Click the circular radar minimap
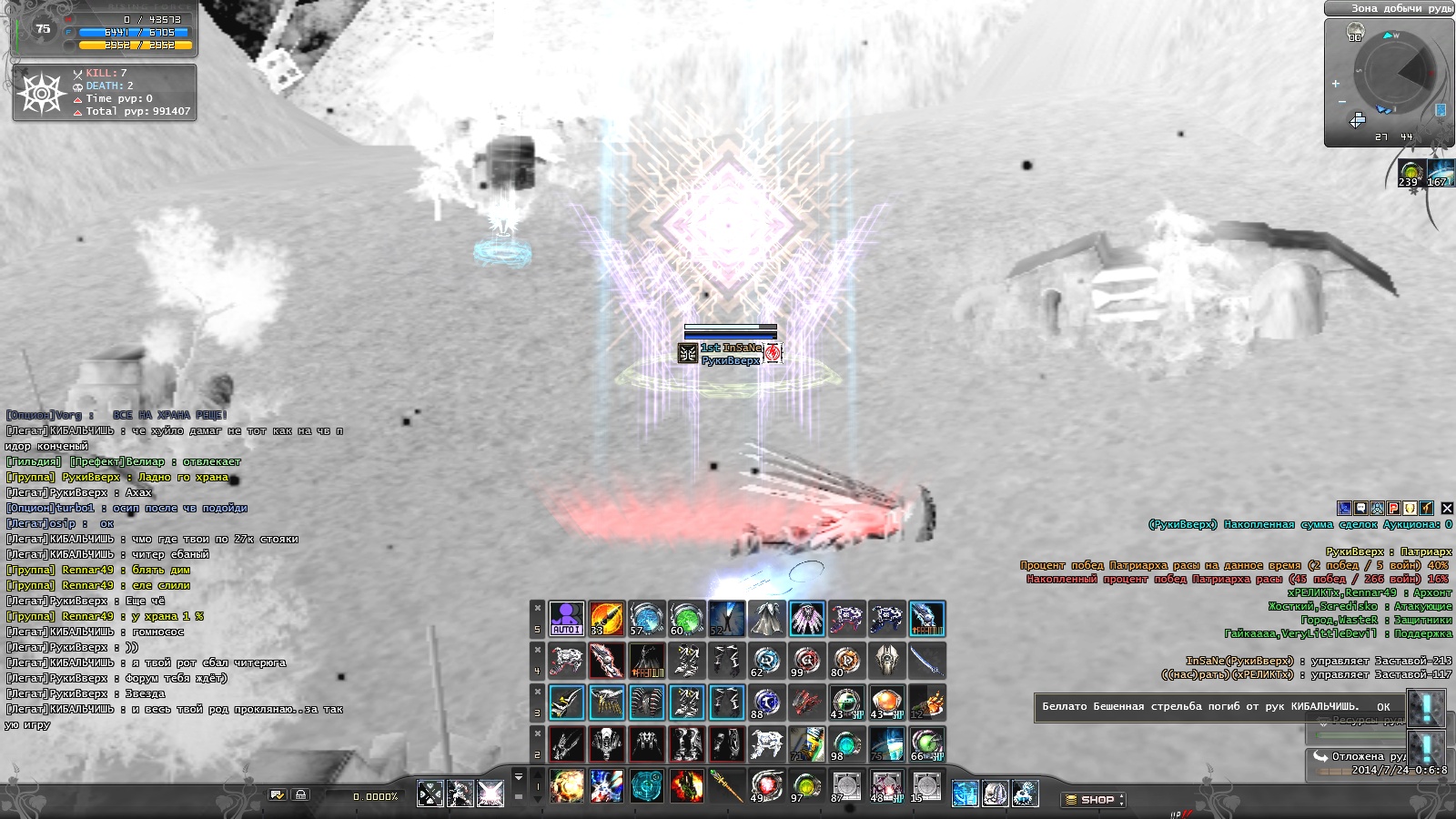This screenshot has height=819, width=1456. (1393, 75)
